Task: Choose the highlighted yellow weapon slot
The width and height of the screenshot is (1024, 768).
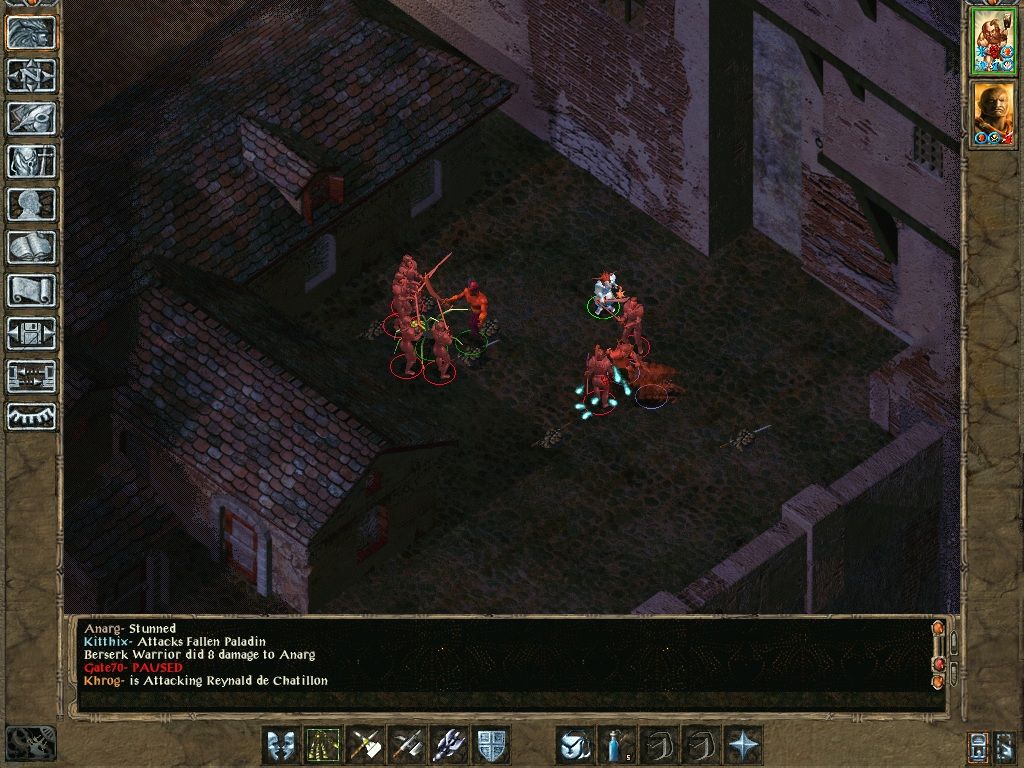Action: pyautogui.click(x=323, y=745)
